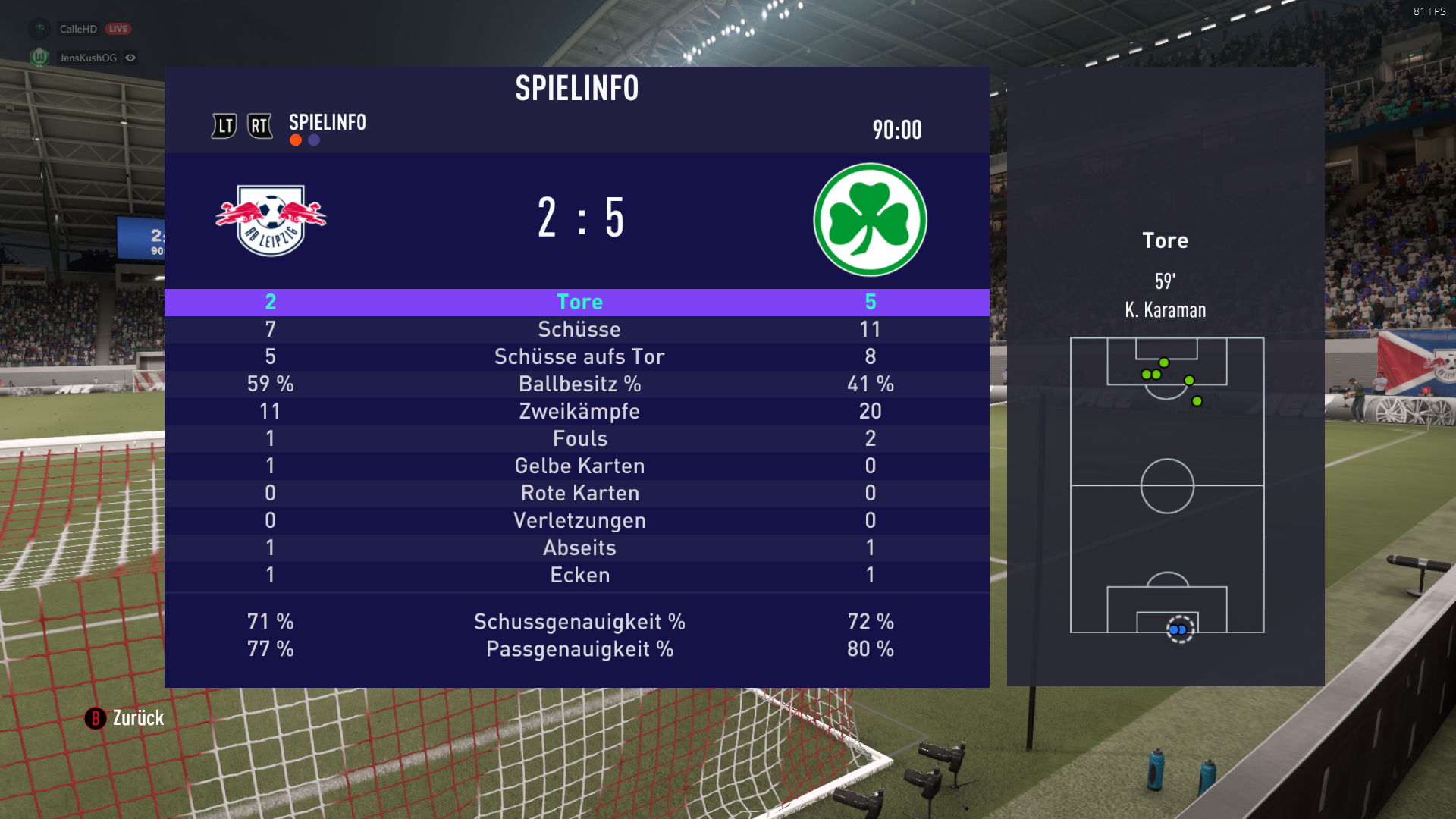Choose the Abseits stat row
The width and height of the screenshot is (1456, 819).
click(x=579, y=548)
